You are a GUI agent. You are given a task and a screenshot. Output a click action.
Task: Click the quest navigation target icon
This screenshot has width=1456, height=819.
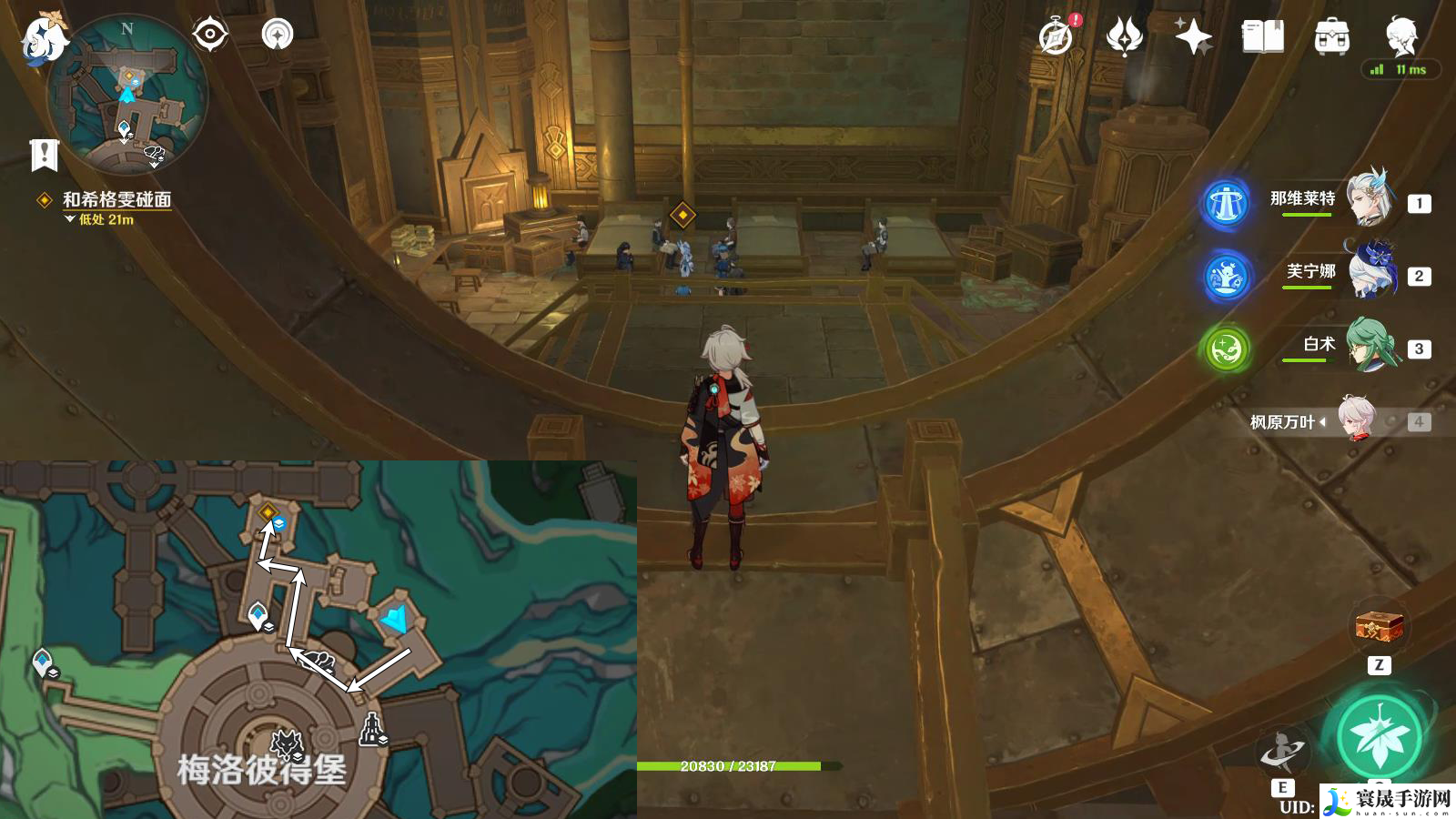(x=210, y=35)
